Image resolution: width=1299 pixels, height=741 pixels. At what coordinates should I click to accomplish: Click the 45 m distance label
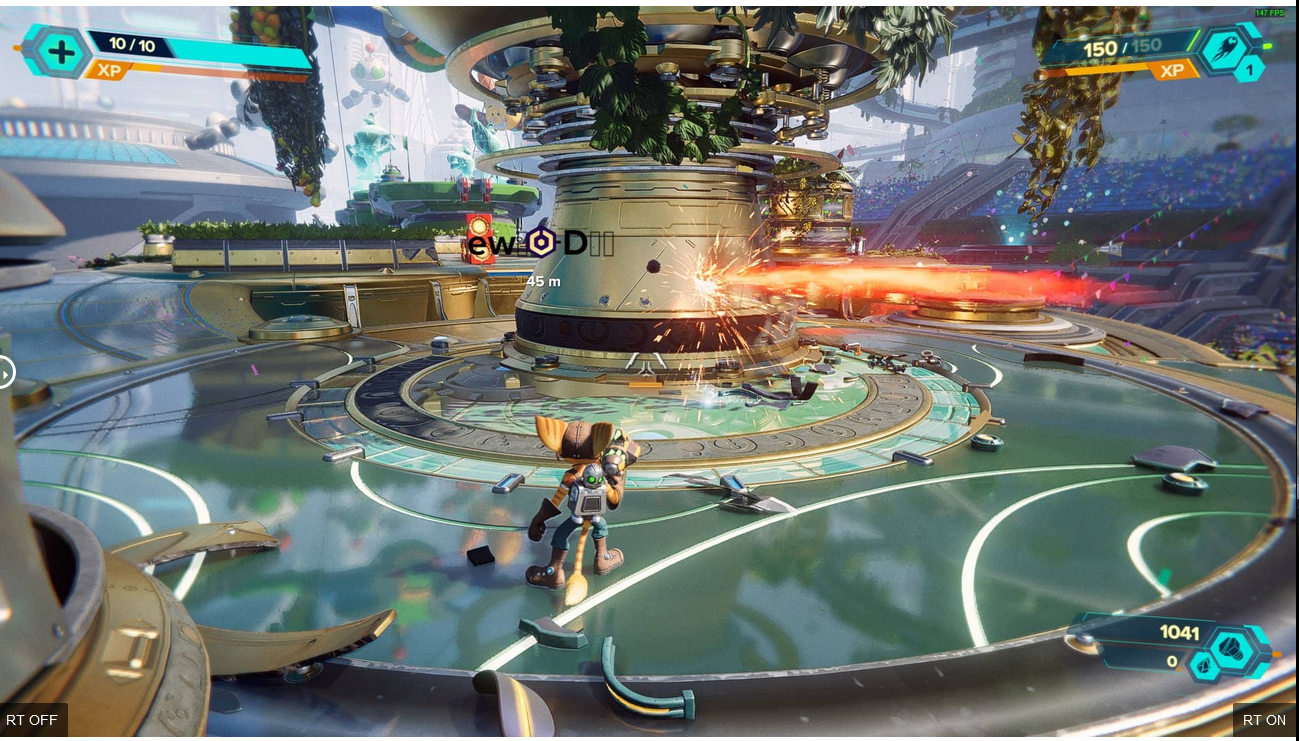(542, 281)
